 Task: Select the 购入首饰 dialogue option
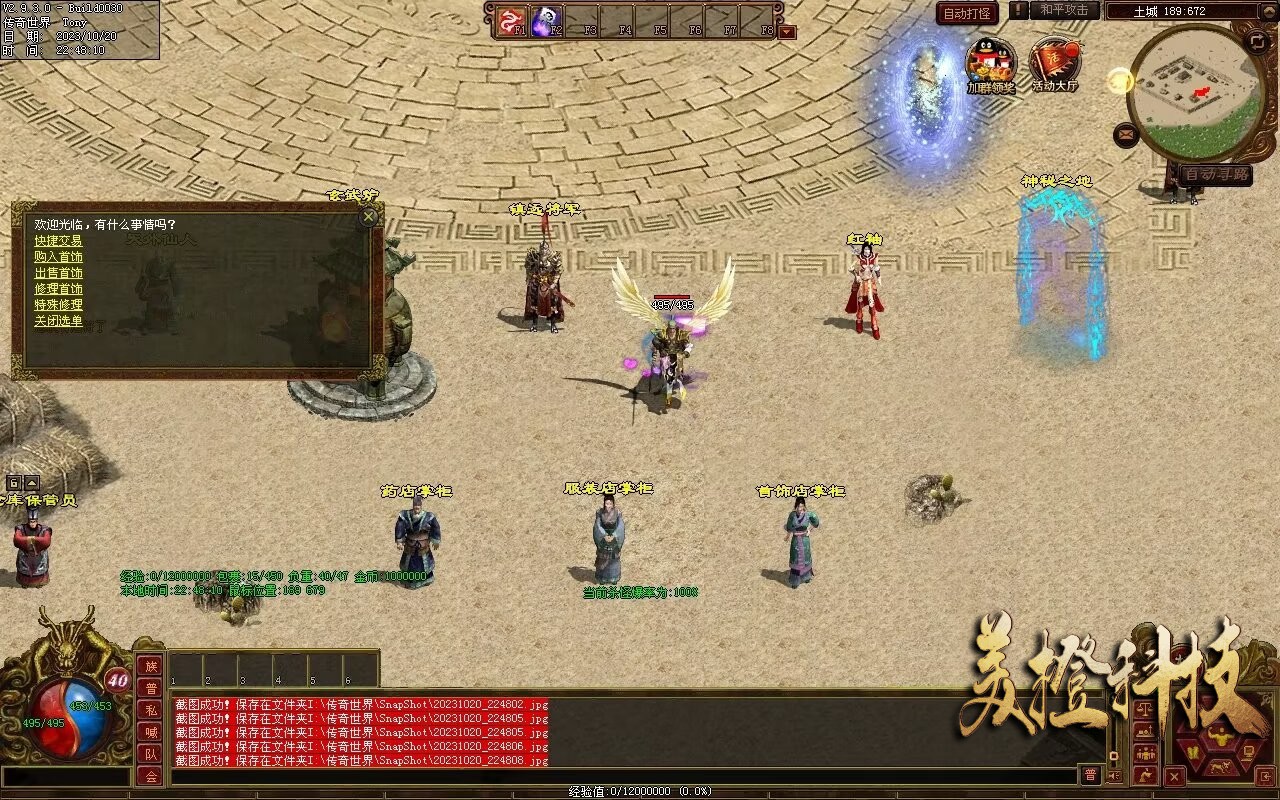pos(58,257)
